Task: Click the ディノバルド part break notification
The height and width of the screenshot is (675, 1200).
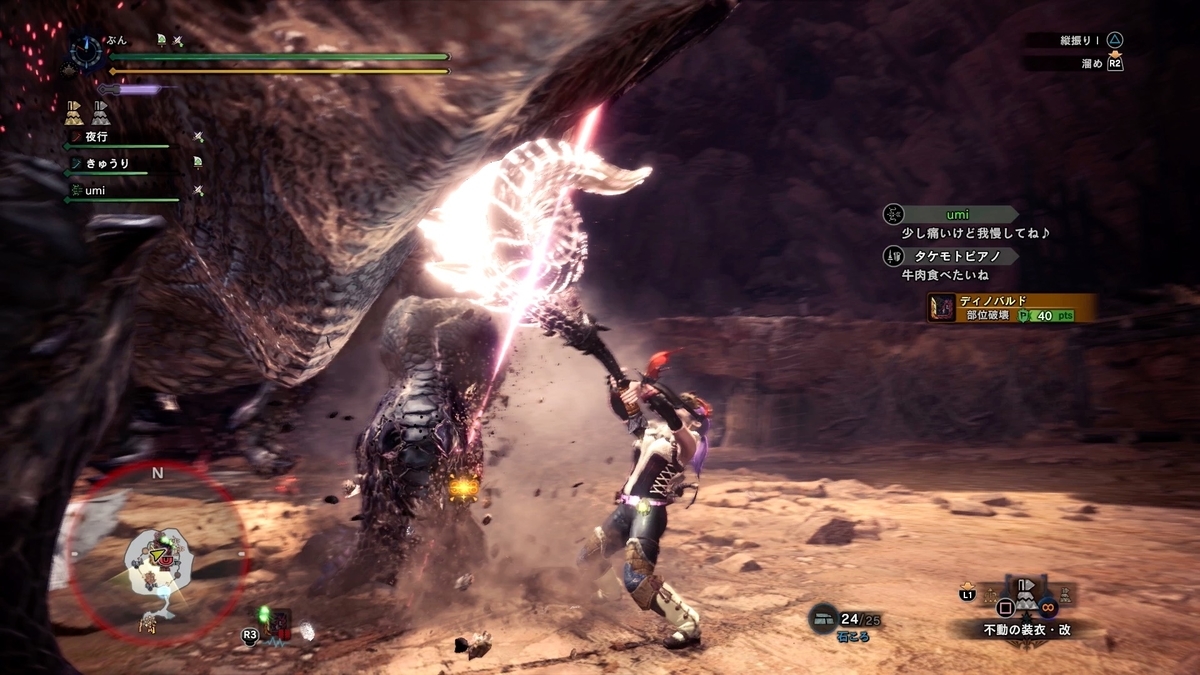Action: (1012, 308)
